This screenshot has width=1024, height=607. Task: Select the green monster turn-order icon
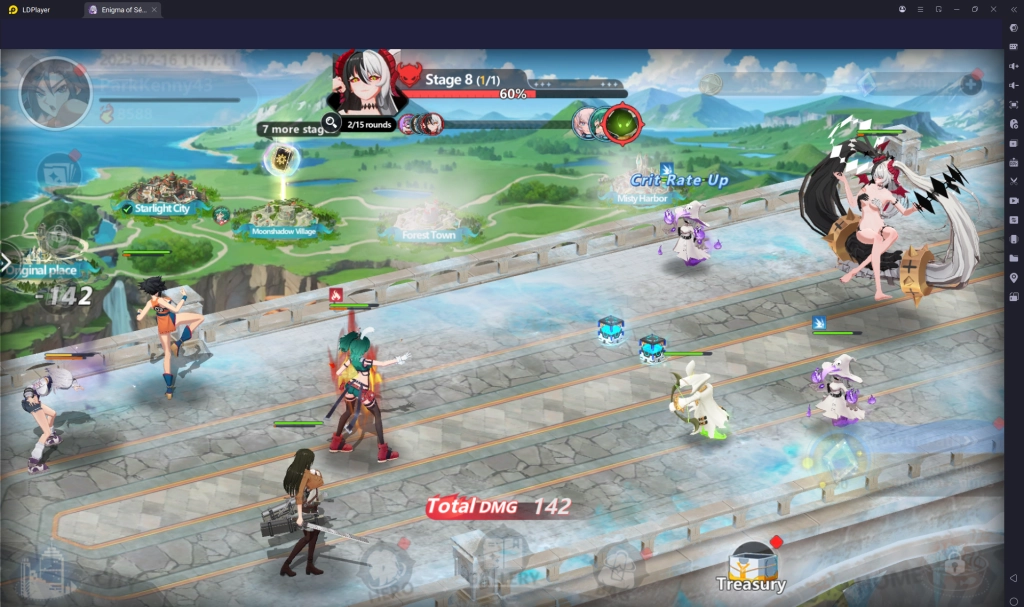pyautogui.click(x=622, y=123)
